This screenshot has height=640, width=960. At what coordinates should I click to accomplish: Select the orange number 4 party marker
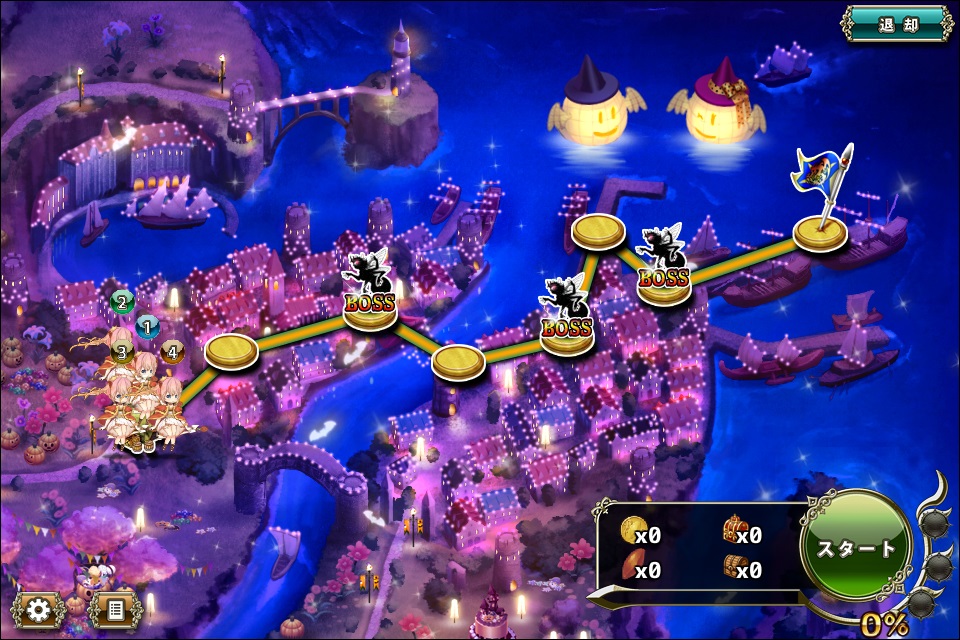[171, 351]
